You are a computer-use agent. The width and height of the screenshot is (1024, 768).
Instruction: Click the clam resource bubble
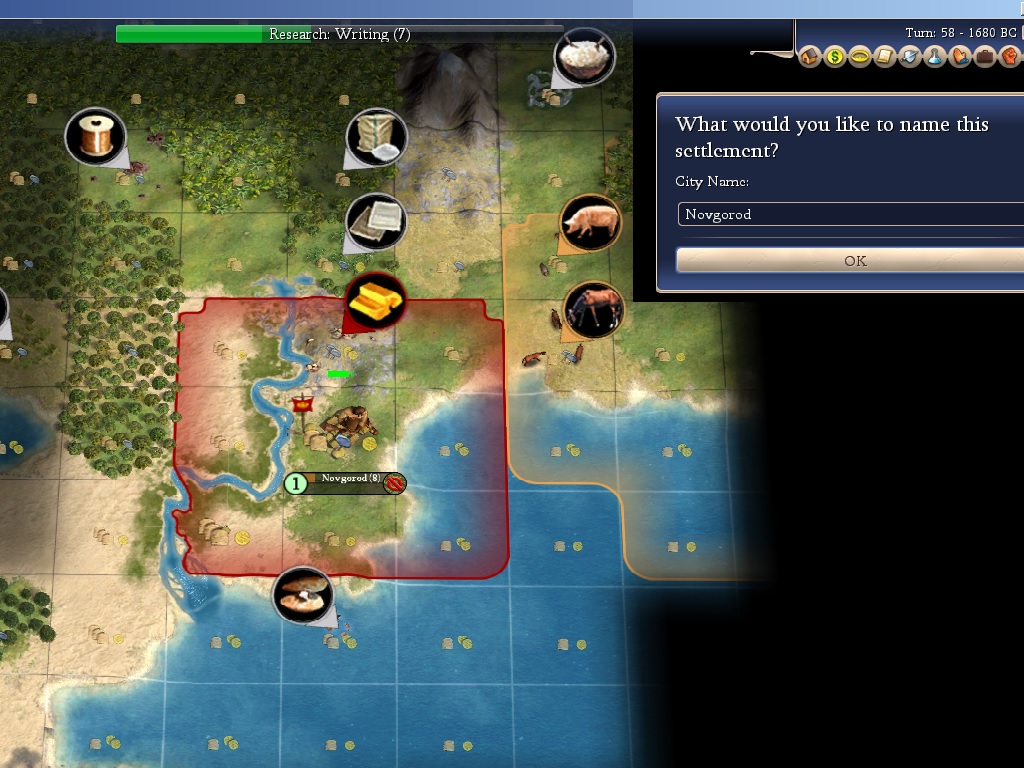coord(302,596)
